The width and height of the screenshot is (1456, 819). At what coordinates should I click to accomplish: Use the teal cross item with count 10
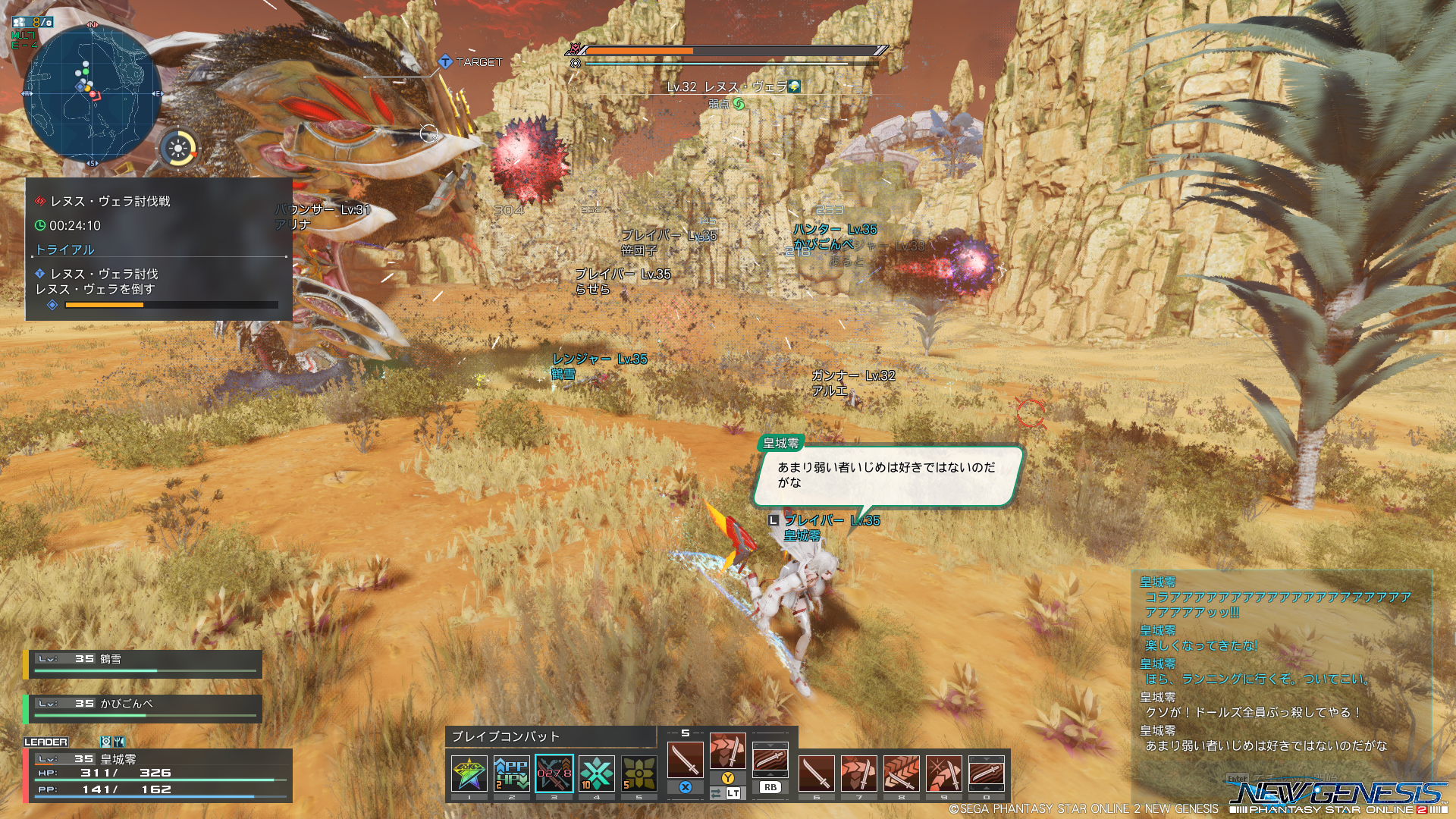pyautogui.click(x=597, y=773)
